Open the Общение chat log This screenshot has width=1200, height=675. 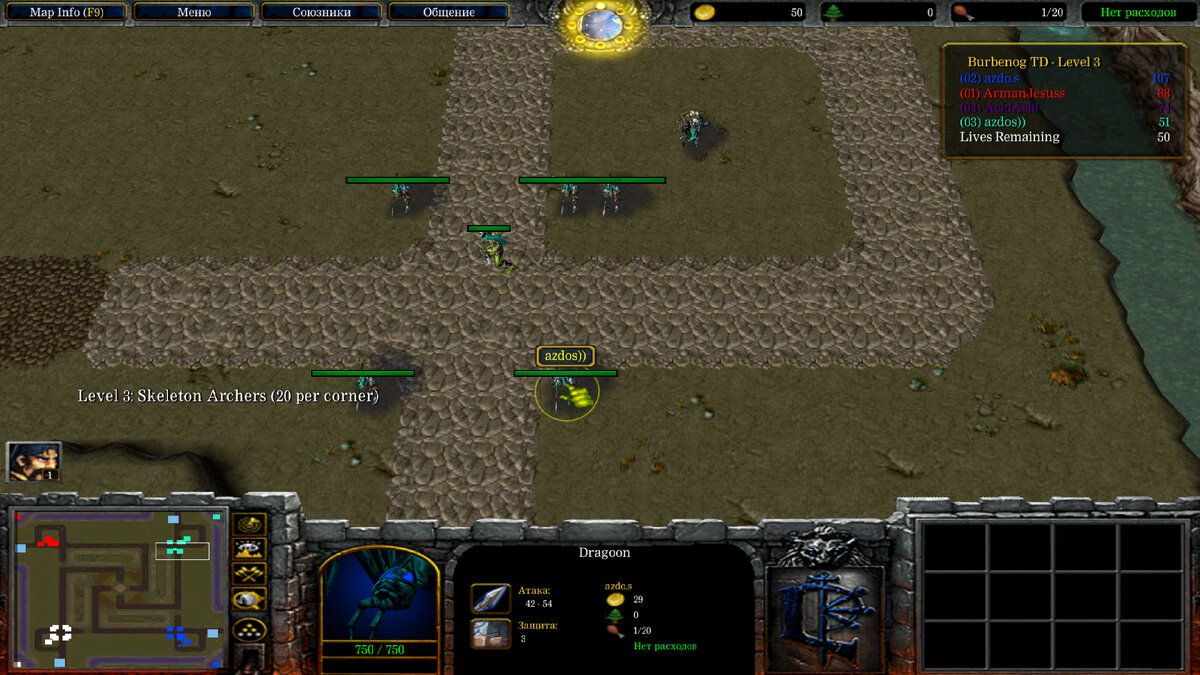[448, 12]
